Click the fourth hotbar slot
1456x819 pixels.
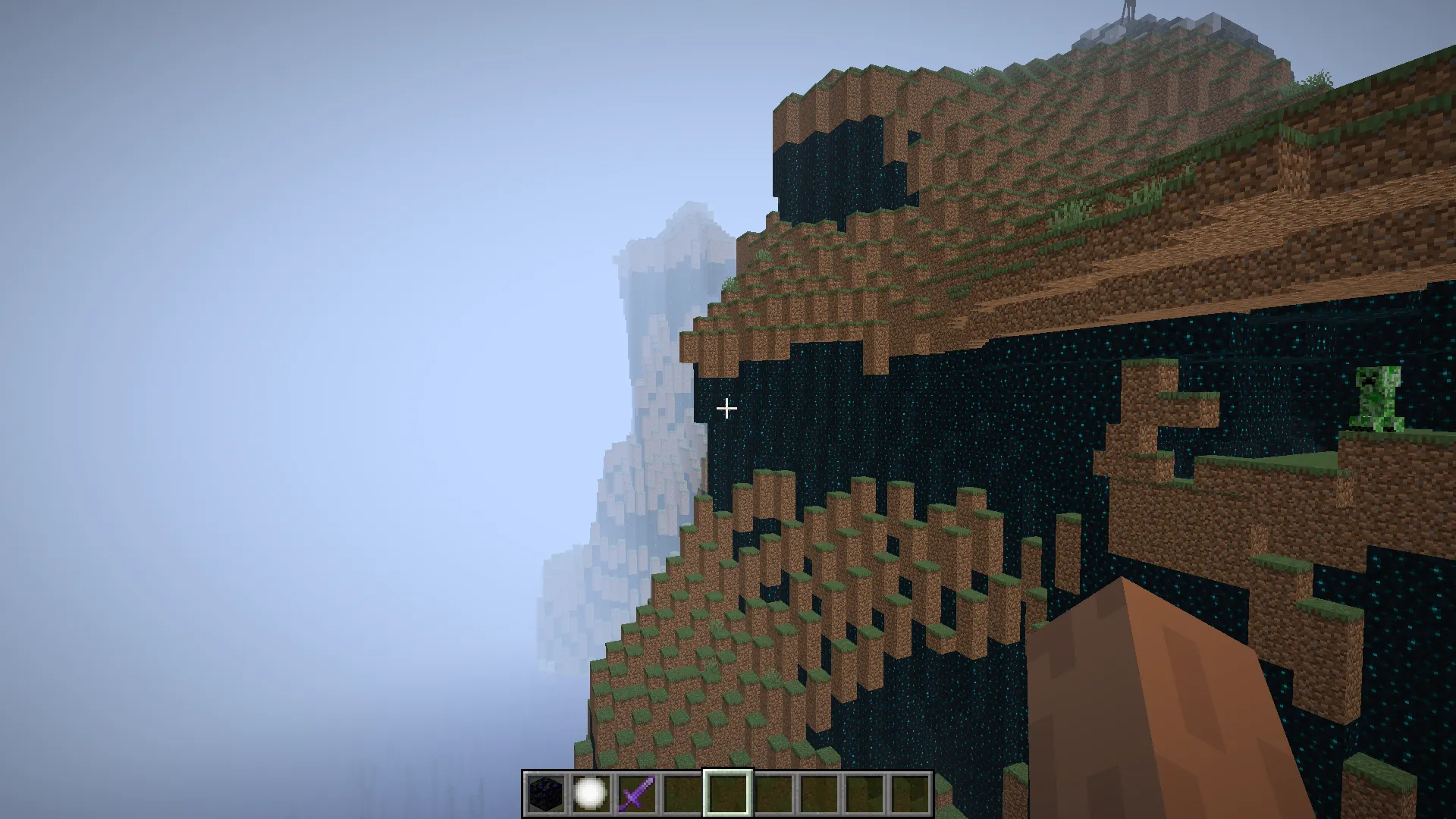click(x=682, y=796)
